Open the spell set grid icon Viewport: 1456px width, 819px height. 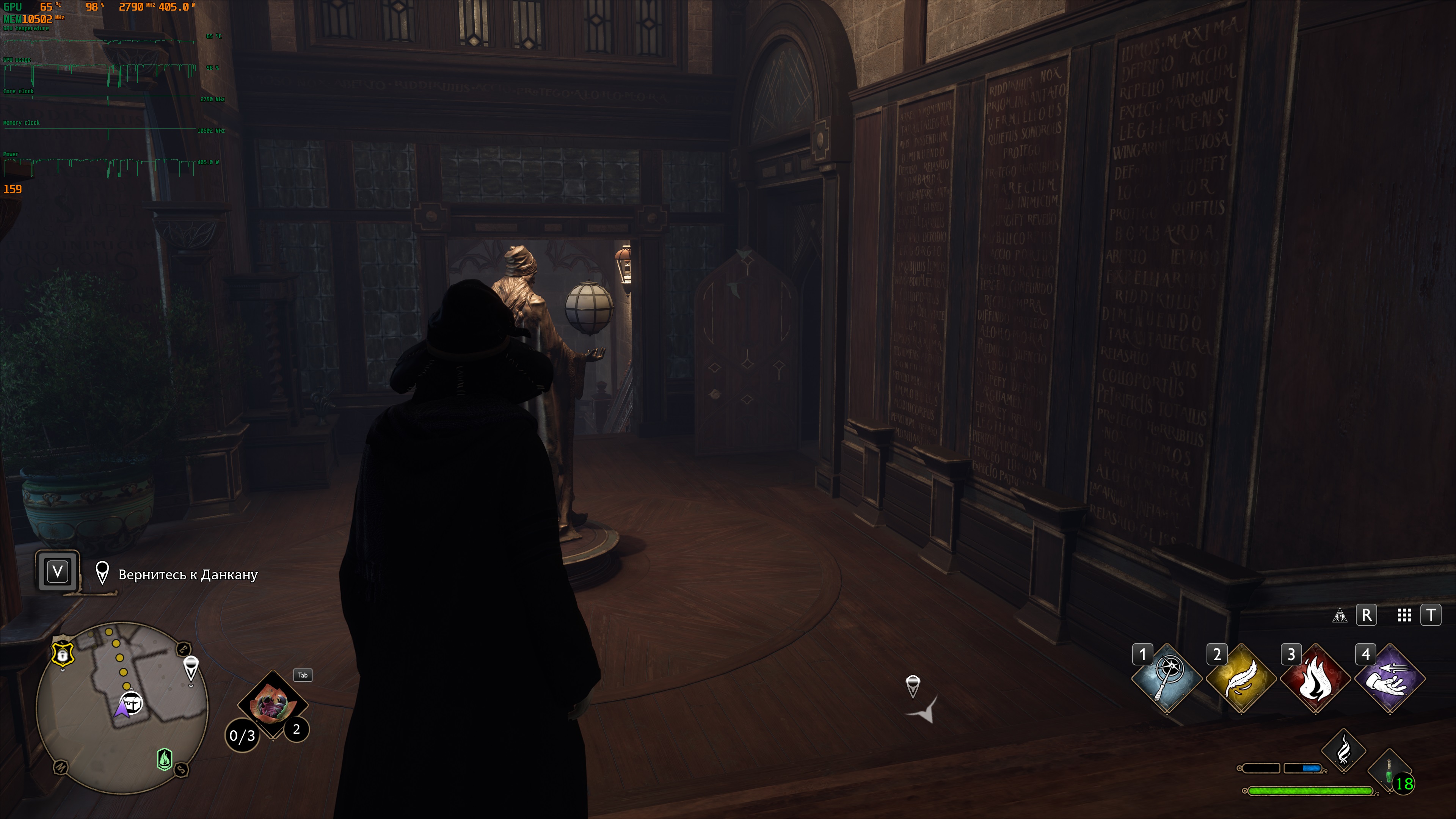click(1404, 615)
